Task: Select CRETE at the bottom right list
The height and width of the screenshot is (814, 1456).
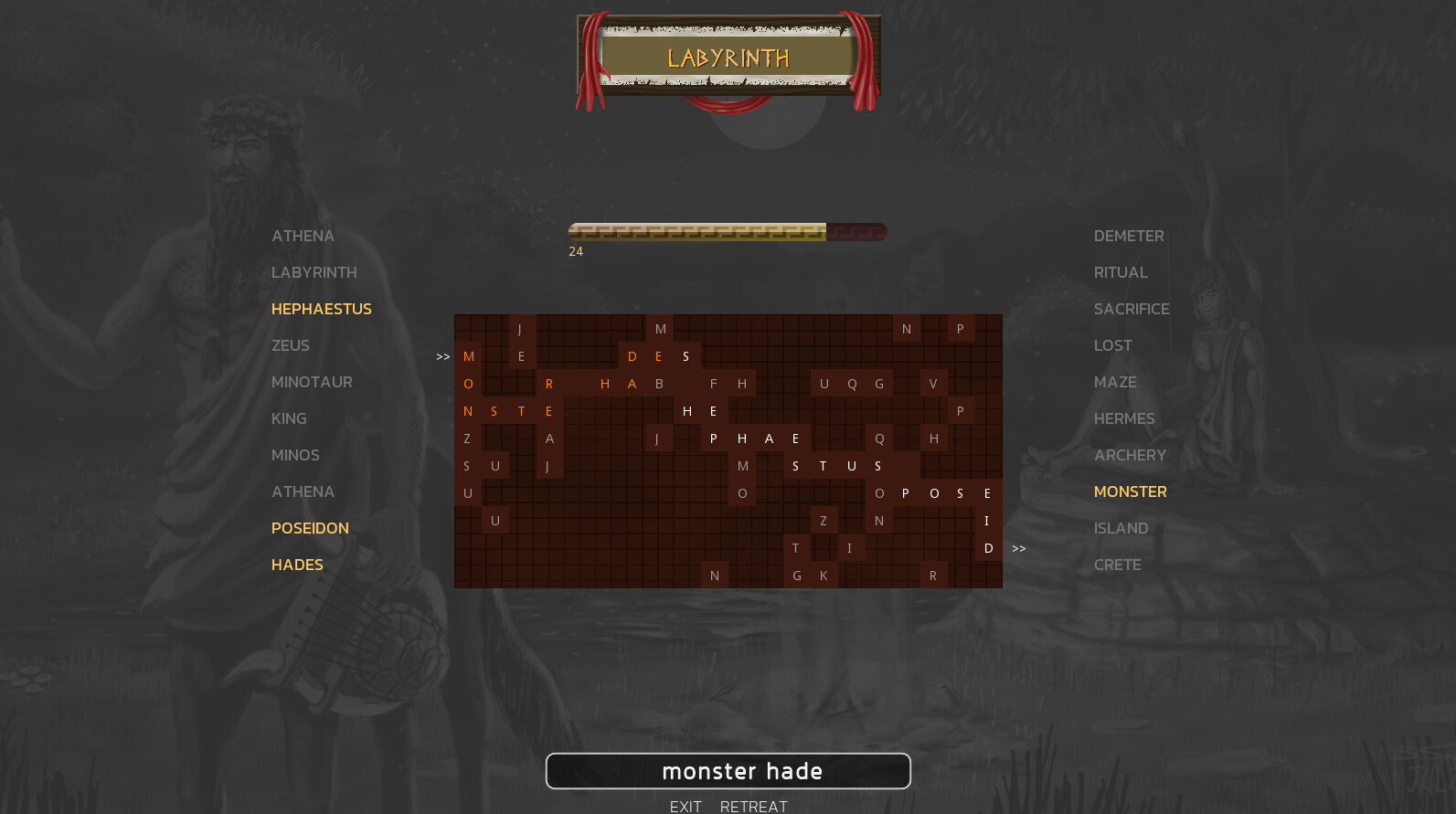Action: (x=1117, y=565)
